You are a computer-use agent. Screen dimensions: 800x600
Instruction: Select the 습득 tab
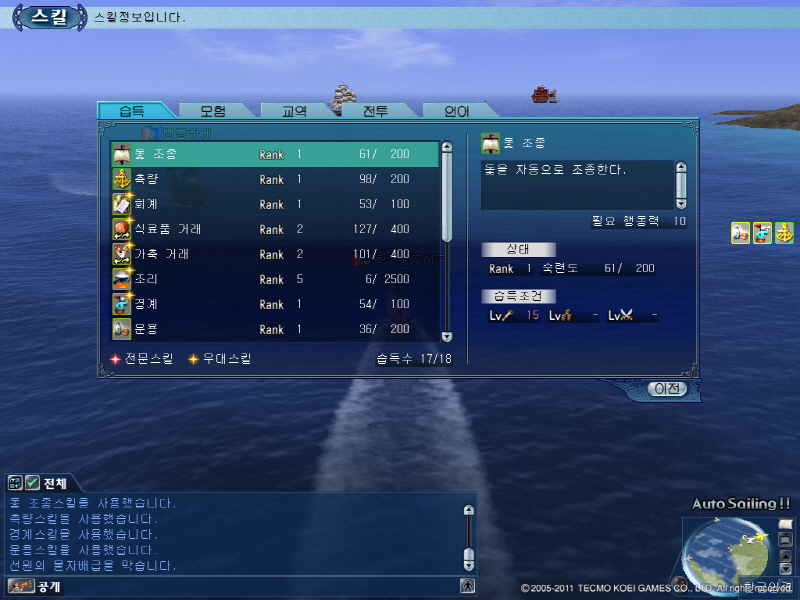point(132,111)
